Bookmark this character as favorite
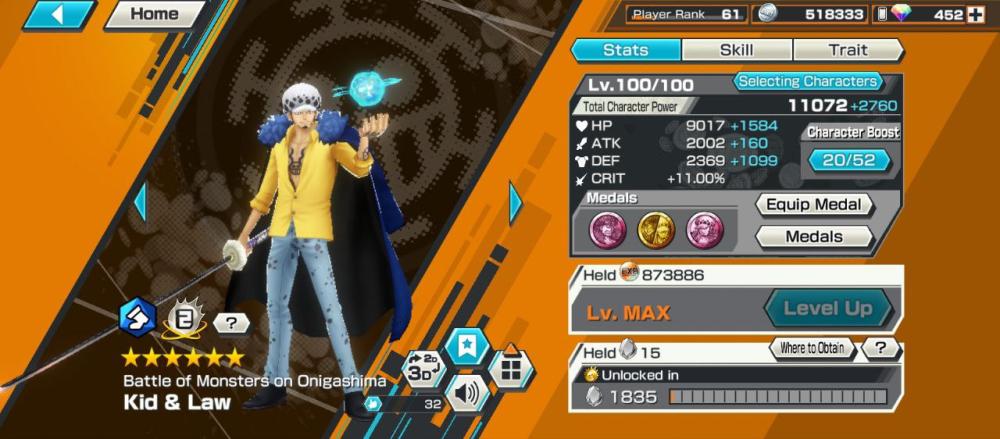 click(467, 346)
